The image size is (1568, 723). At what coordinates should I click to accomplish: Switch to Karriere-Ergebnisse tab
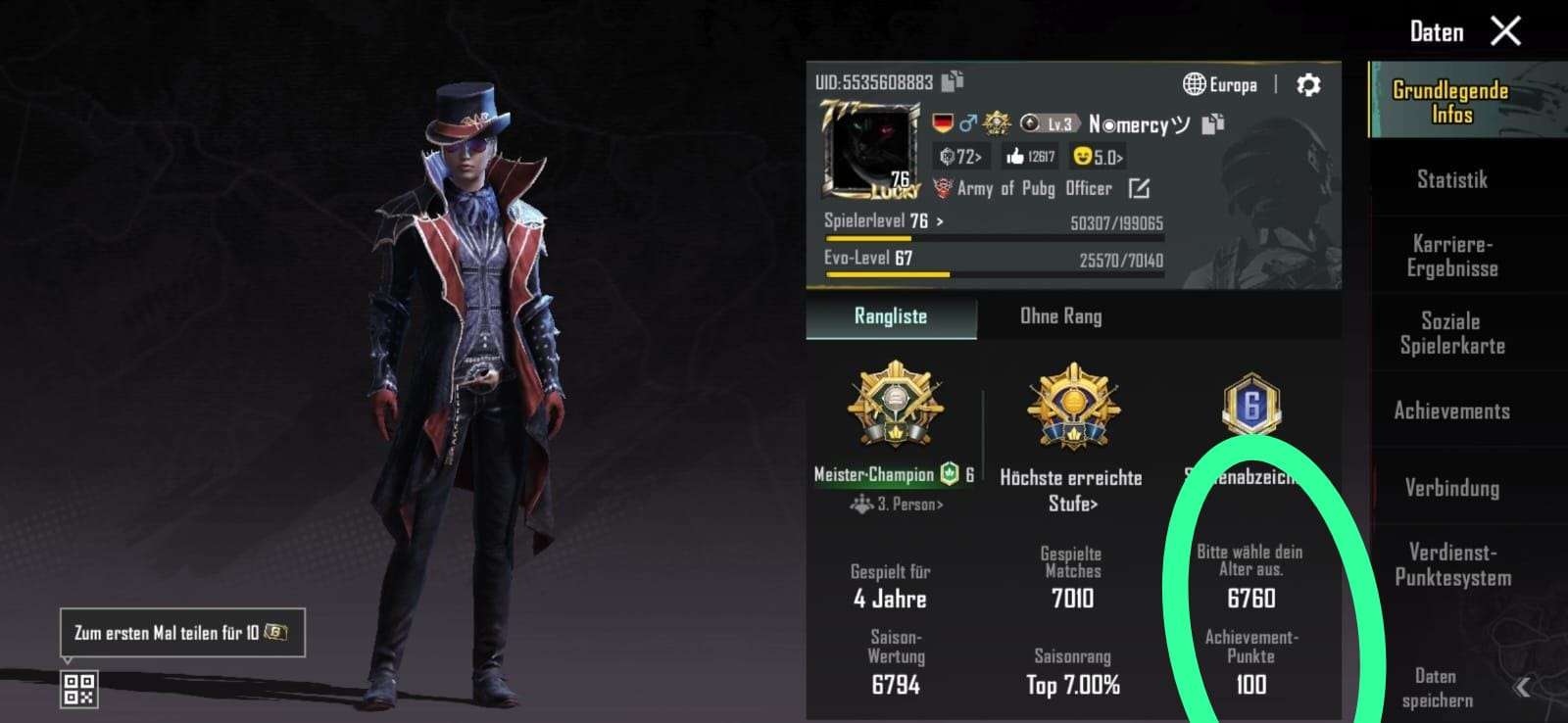1451,256
